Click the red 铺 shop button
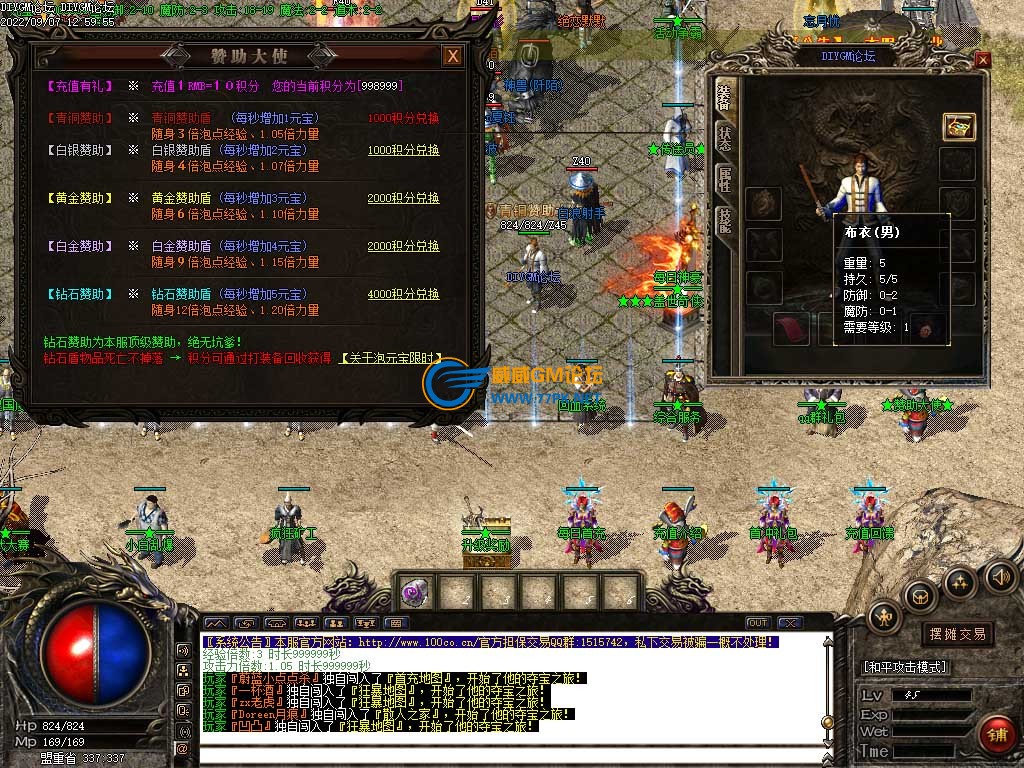 (996, 733)
